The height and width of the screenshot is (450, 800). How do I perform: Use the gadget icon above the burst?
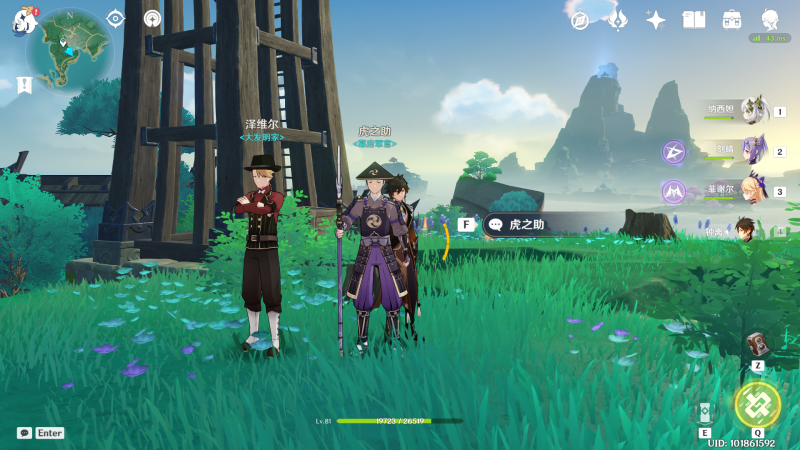click(x=757, y=344)
